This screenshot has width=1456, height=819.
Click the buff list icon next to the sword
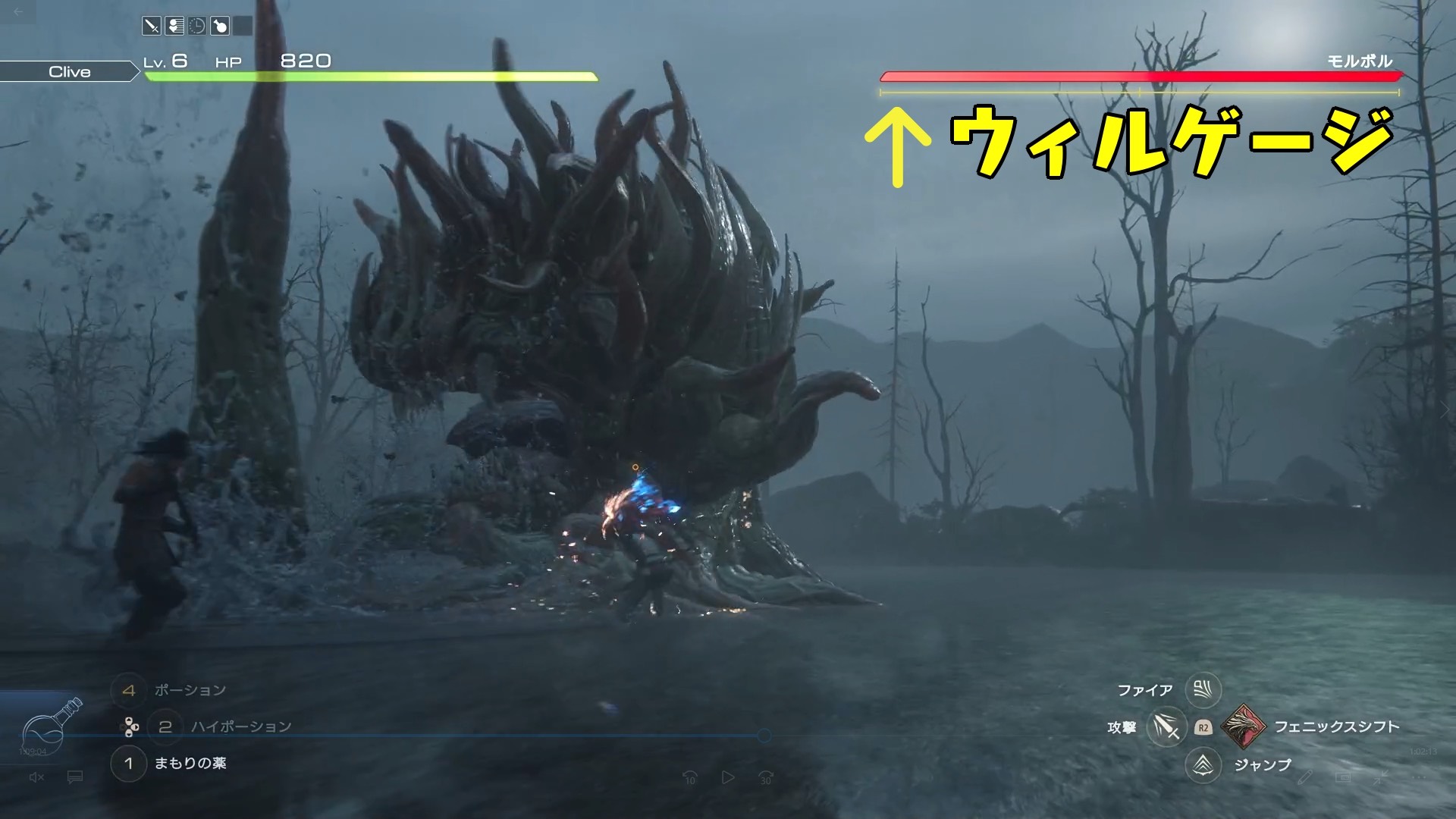(174, 26)
